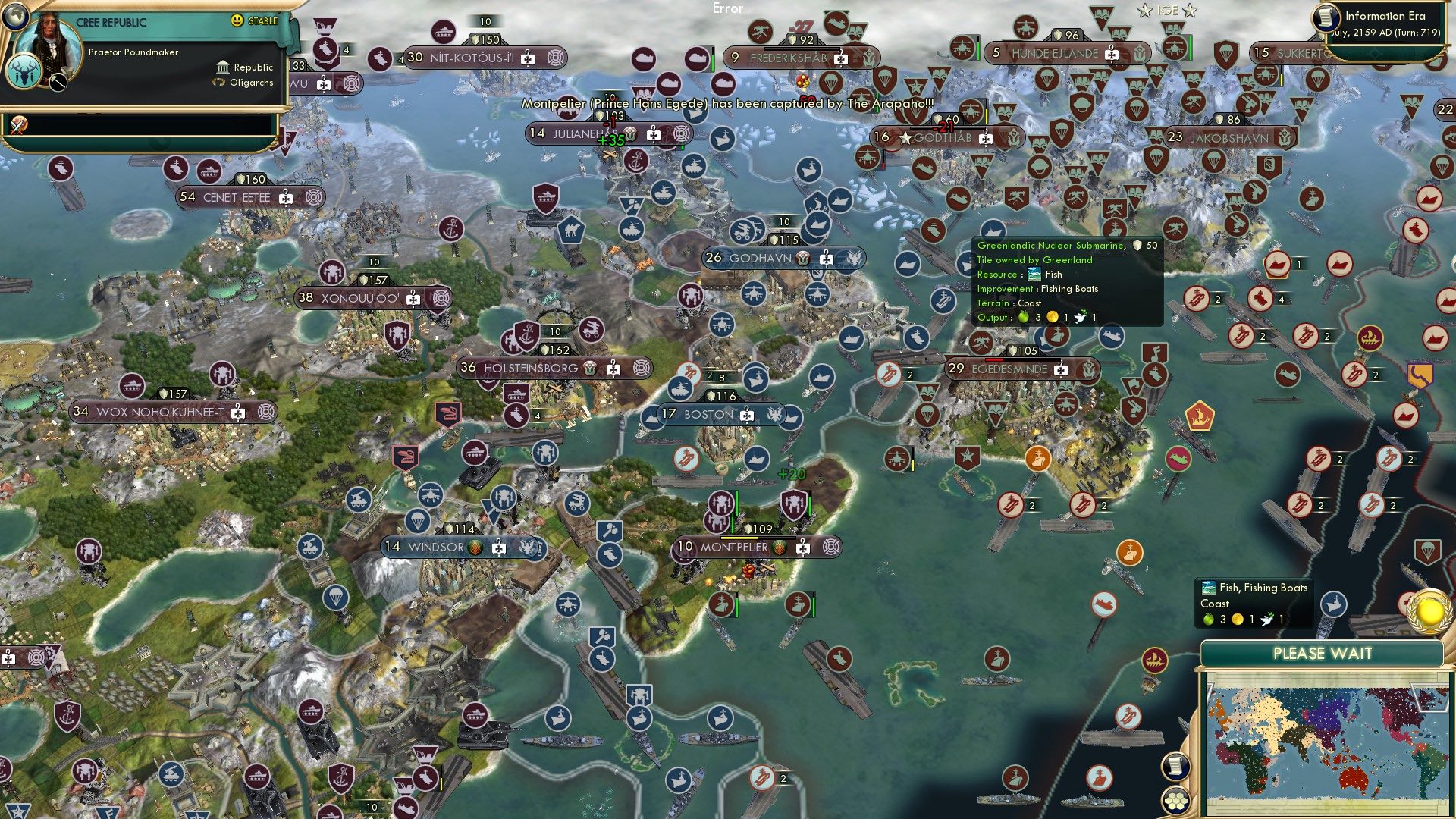This screenshot has height=819, width=1456.
Task: Click the gold victory progress medallion
Action: point(1429,610)
